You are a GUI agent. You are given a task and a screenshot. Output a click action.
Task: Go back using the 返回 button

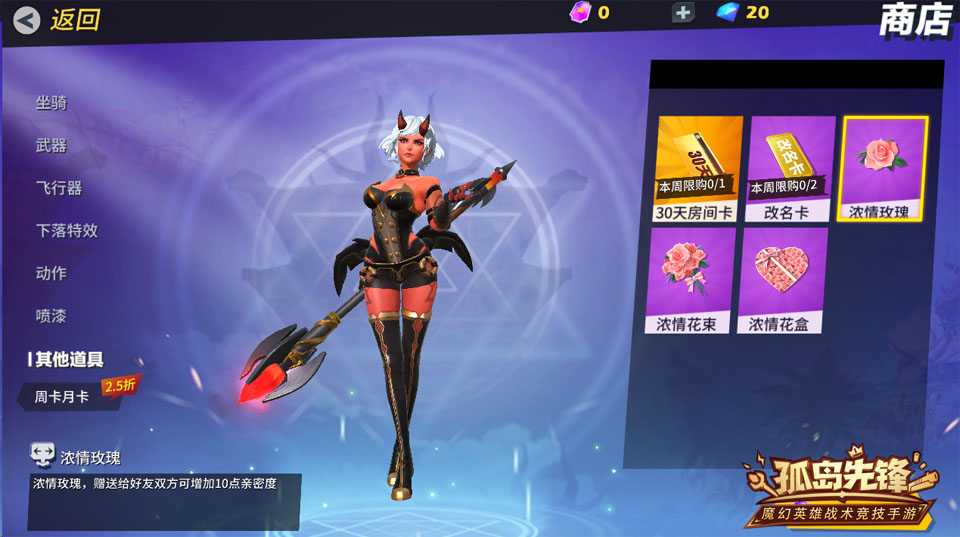pos(57,20)
